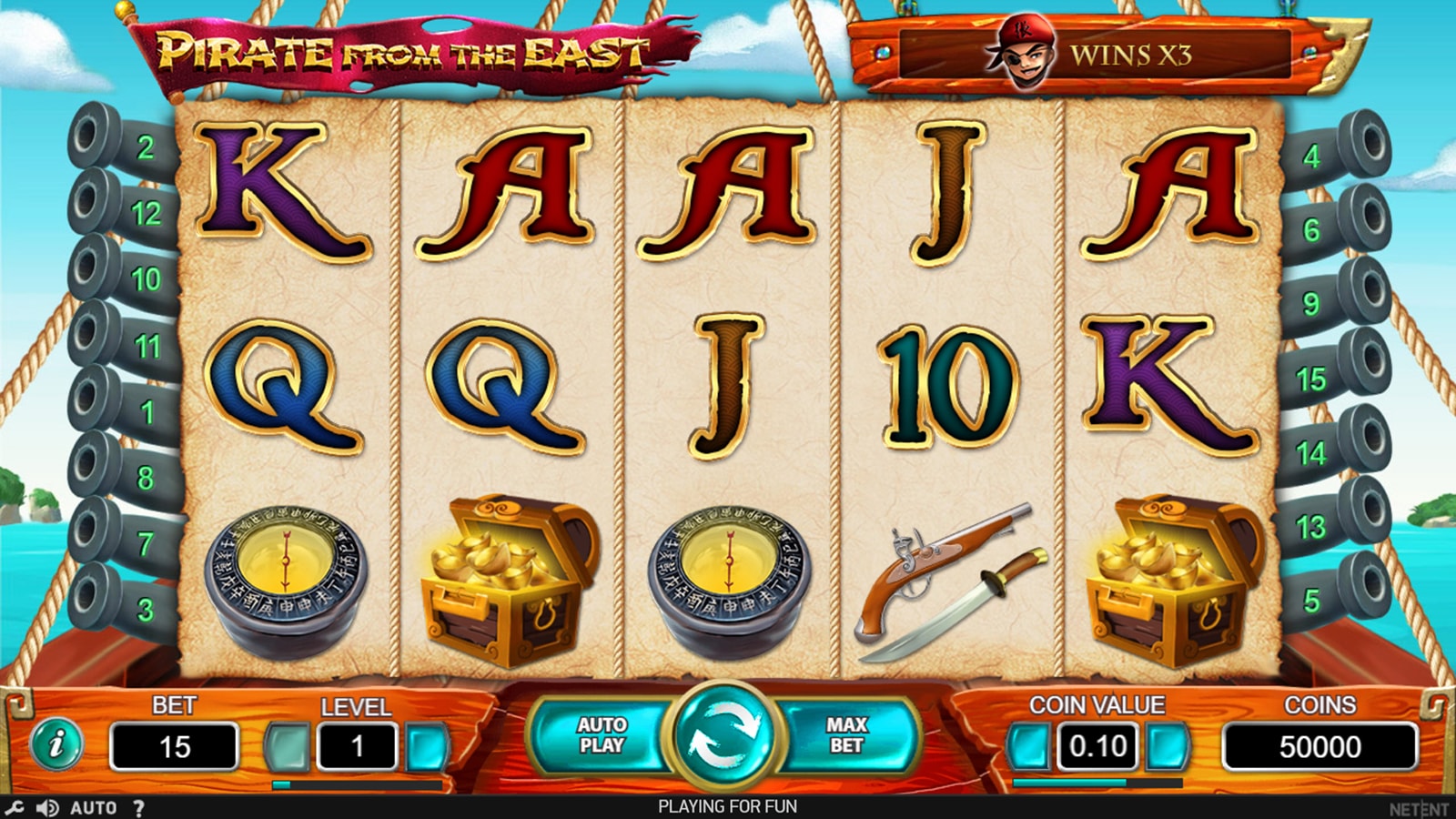1456x819 pixels.
Task: Decrease the bet level
Action: [x=288, y=747]
